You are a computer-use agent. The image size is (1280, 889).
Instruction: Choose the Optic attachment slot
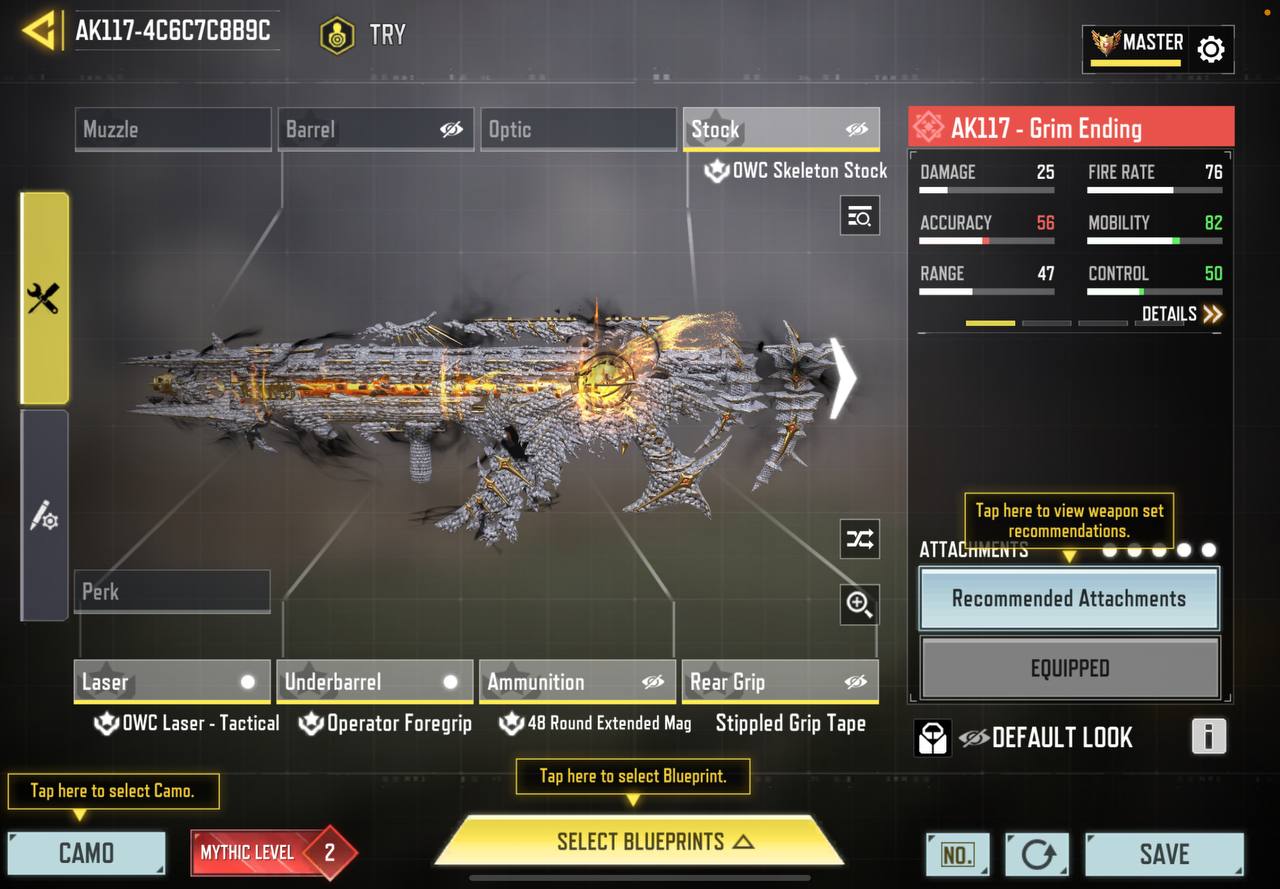(x=578, y=129)
